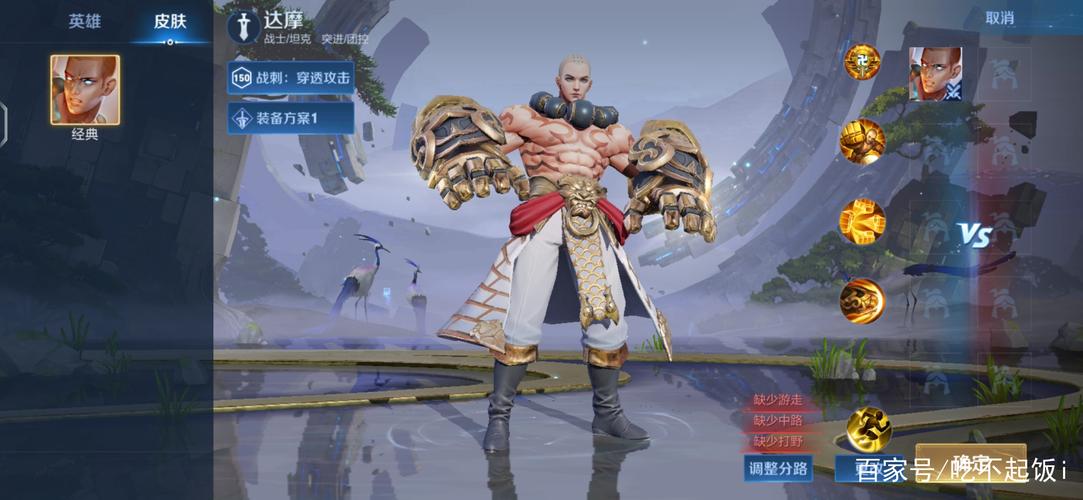This screenshot has width=1083, height=500.
Task: Inspect the flurry punches skill icon
Action: point(861,221)
